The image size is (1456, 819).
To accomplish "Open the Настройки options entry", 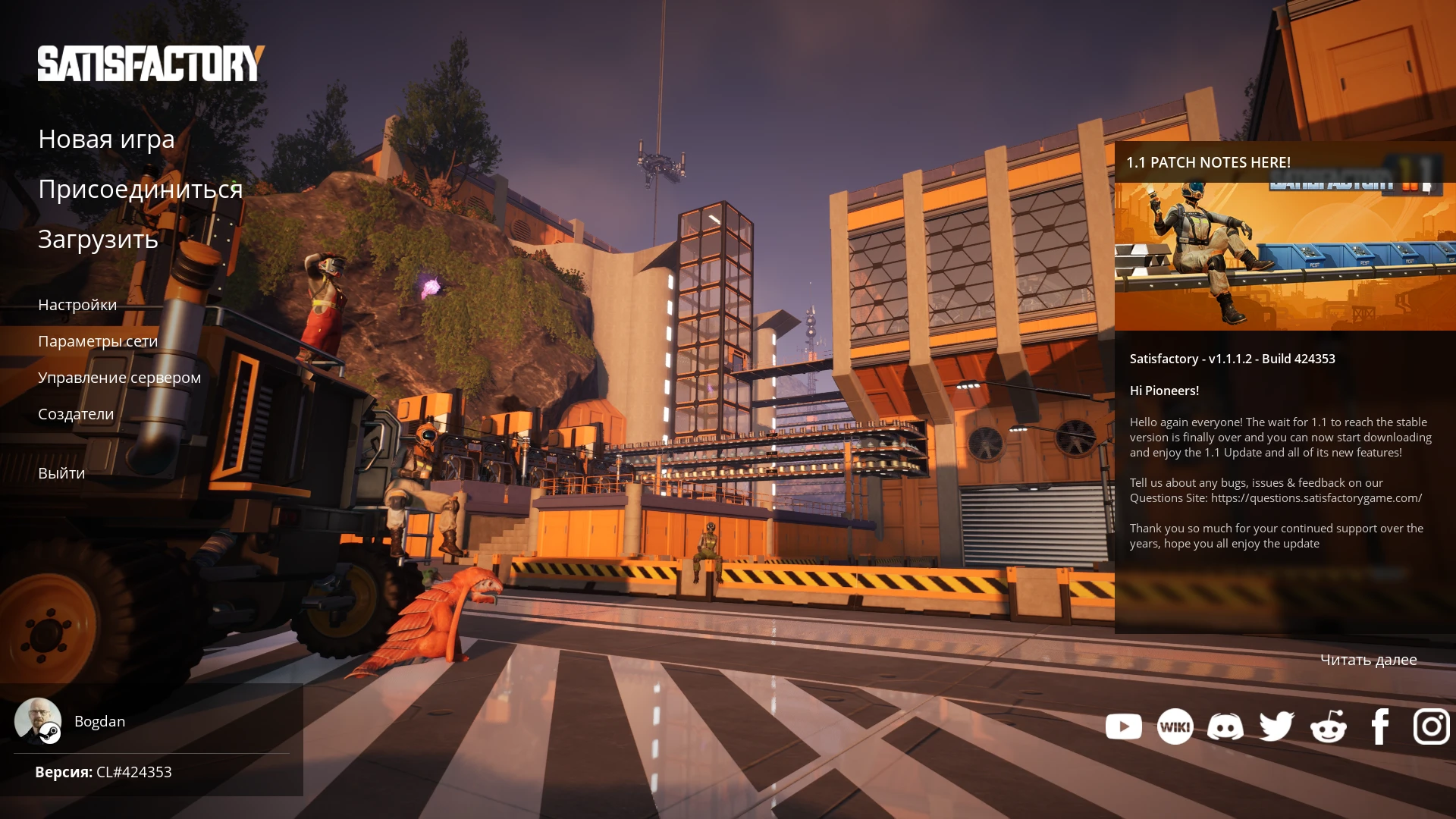I will pyautogui.click(x=77, y=305).
